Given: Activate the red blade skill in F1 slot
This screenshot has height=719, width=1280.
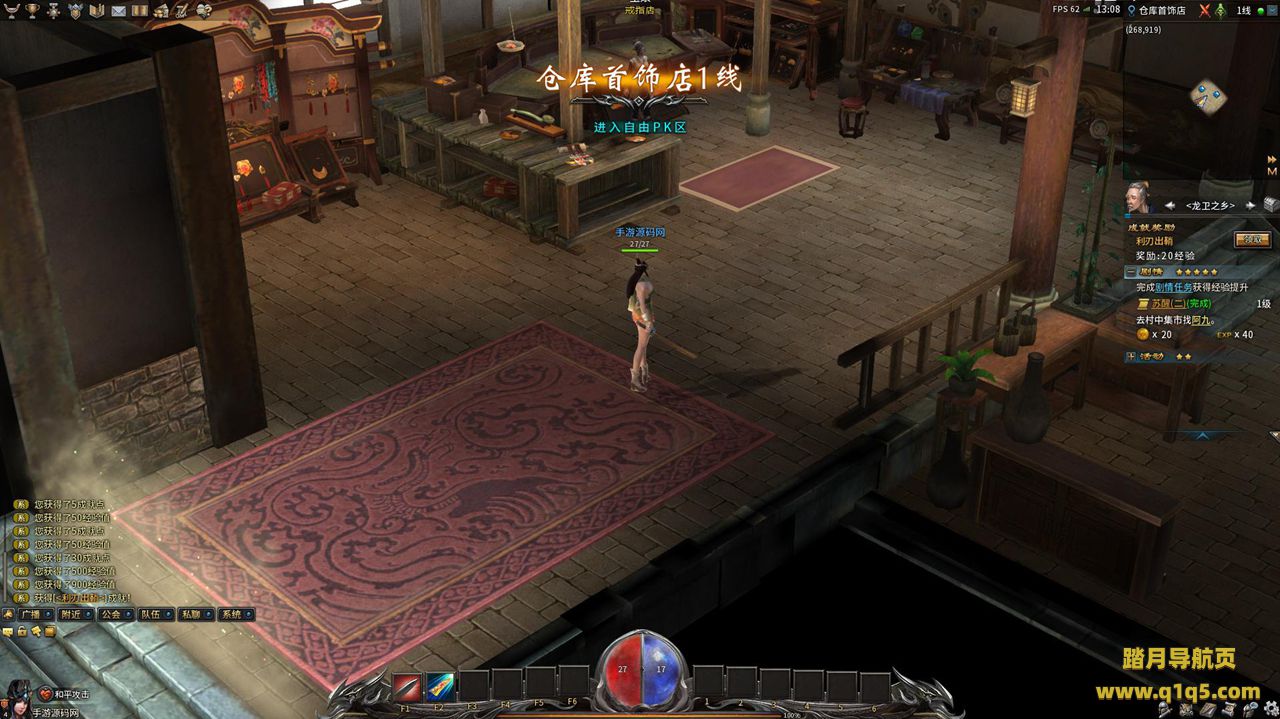Looking at the screenshot, I should point(407,686).
